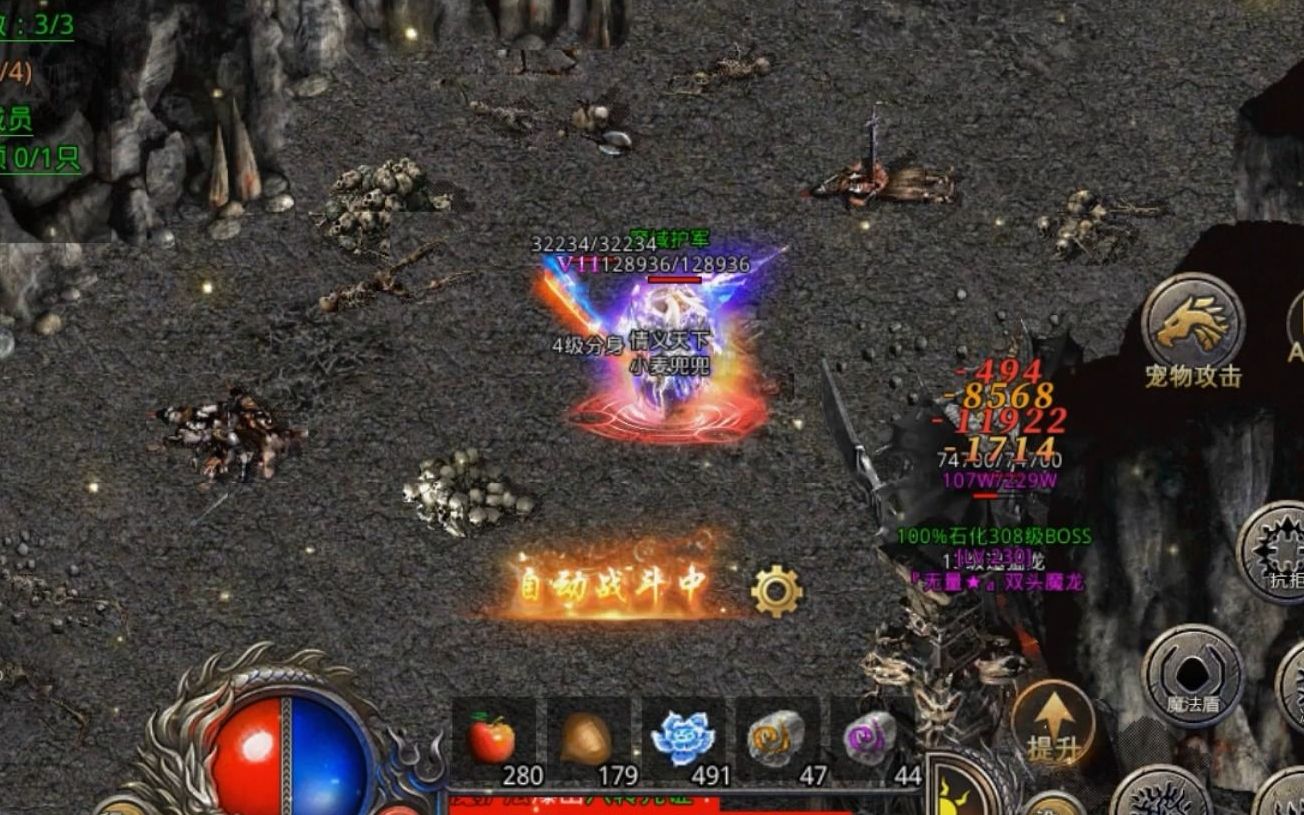Viewport: 1304px width, 815px height.
Task: Tap the sun emblem skill button
Action: click(x=958, y=792)
